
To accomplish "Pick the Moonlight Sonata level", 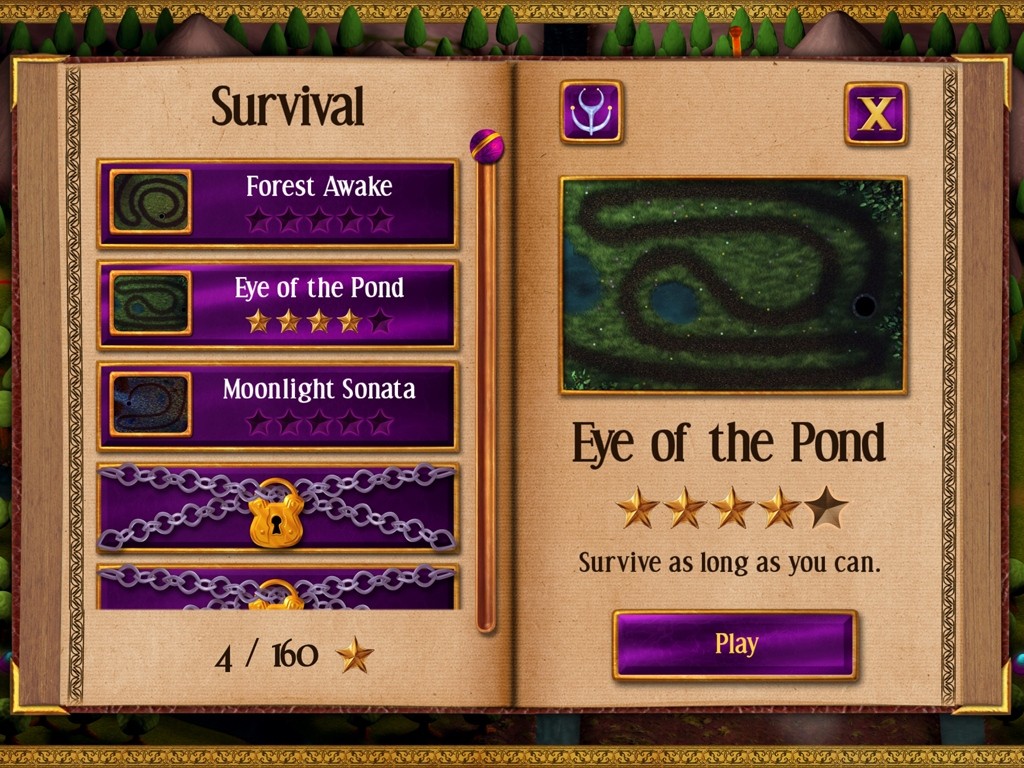I will [x=278, y=406].
